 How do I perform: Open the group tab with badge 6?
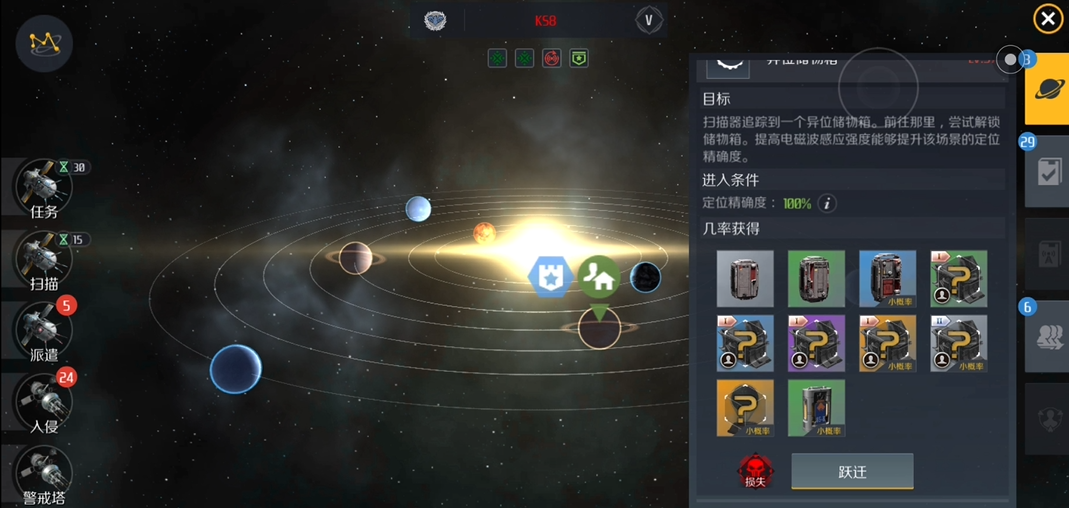[1048, 338]
